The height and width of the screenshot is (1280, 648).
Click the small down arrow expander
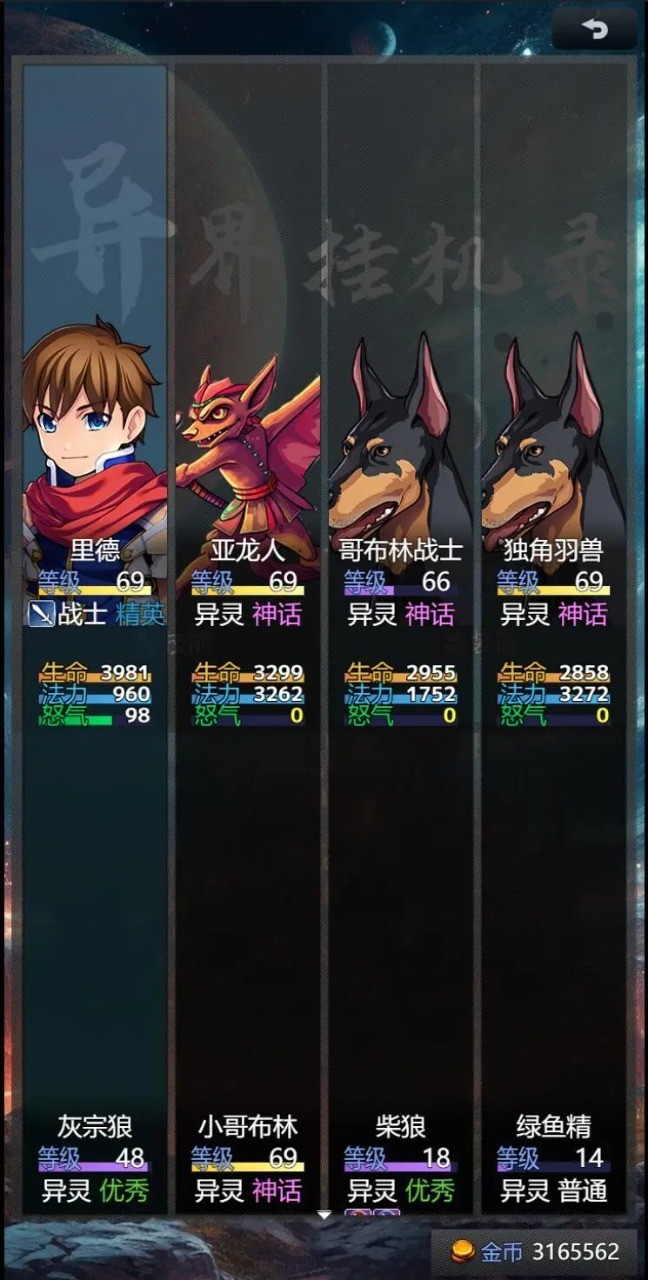pos(324,1215)
